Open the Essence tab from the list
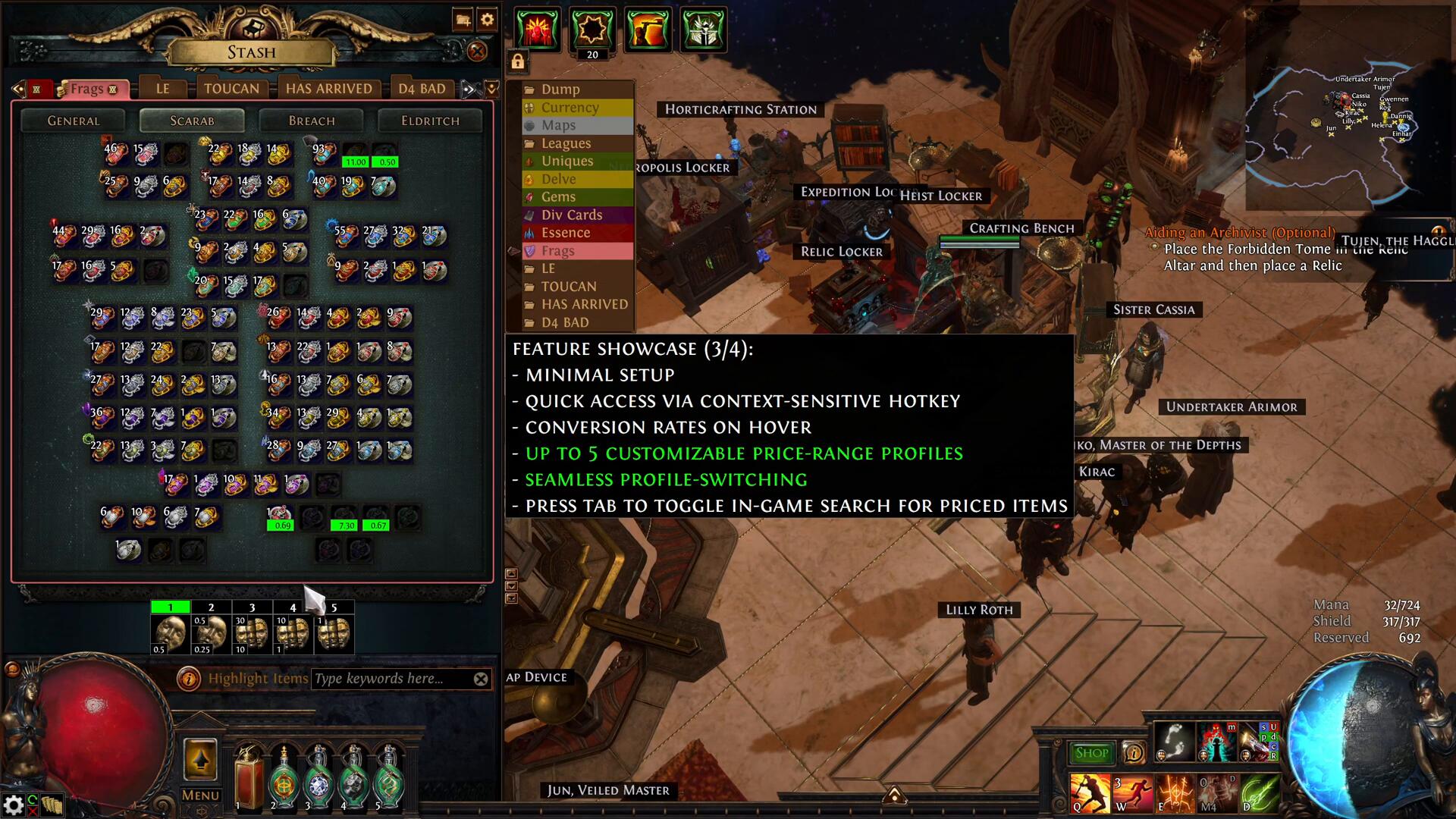This screenshot has height=819, width=1456. point(565,233)
